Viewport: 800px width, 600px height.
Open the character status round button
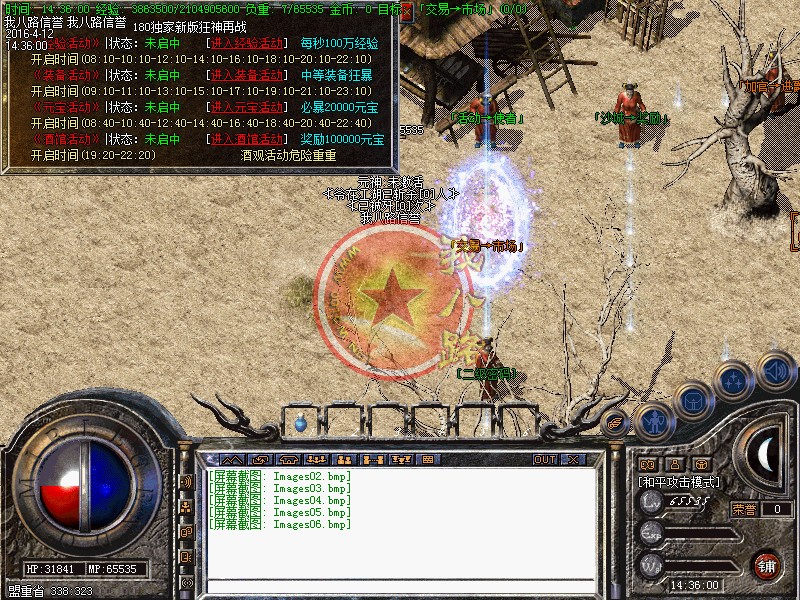(x=654, y=421)
